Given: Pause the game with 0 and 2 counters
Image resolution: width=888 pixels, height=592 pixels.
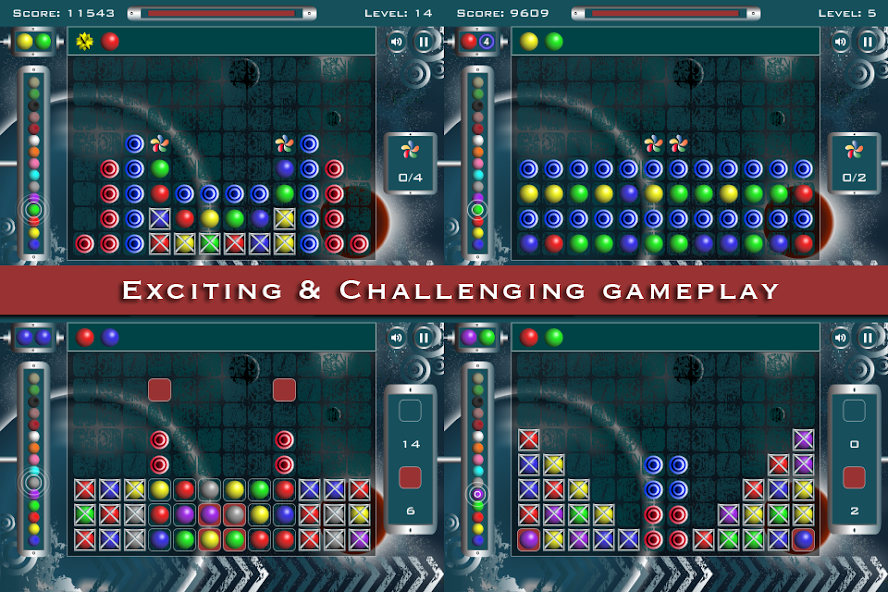Looking at the screenshot, I should 867,338.
